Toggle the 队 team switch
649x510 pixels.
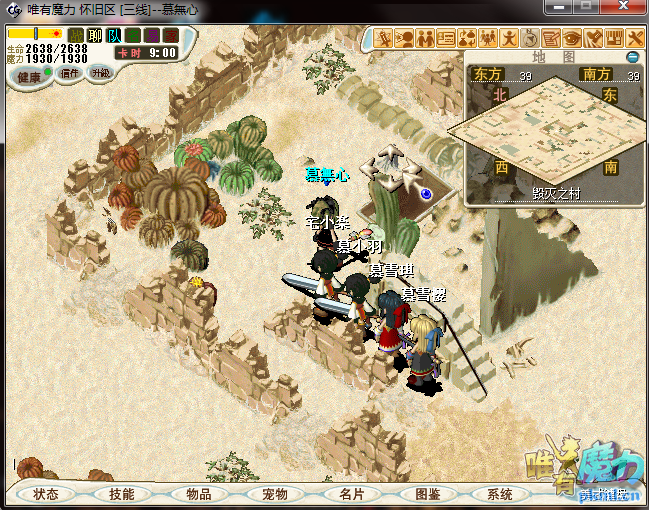[x=114, y=36]
